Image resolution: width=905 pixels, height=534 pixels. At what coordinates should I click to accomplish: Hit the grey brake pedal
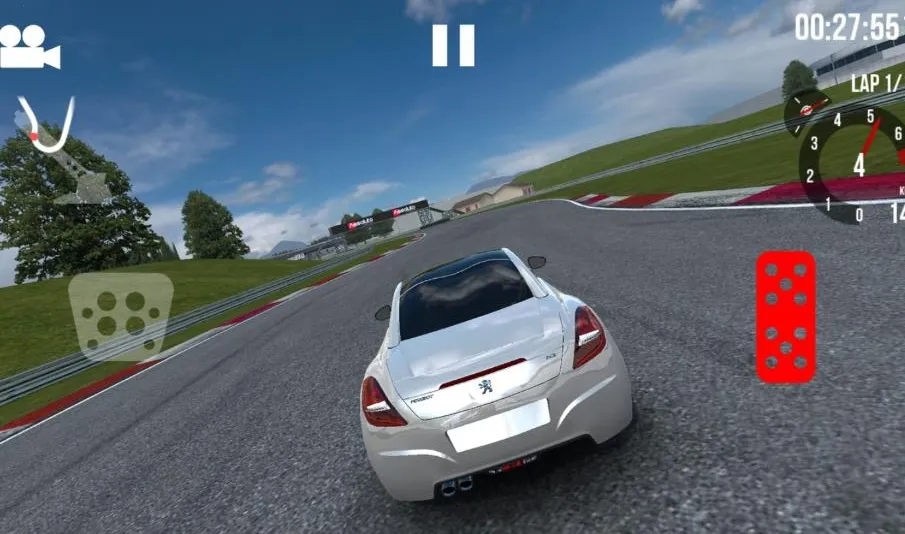pos(120,316)
